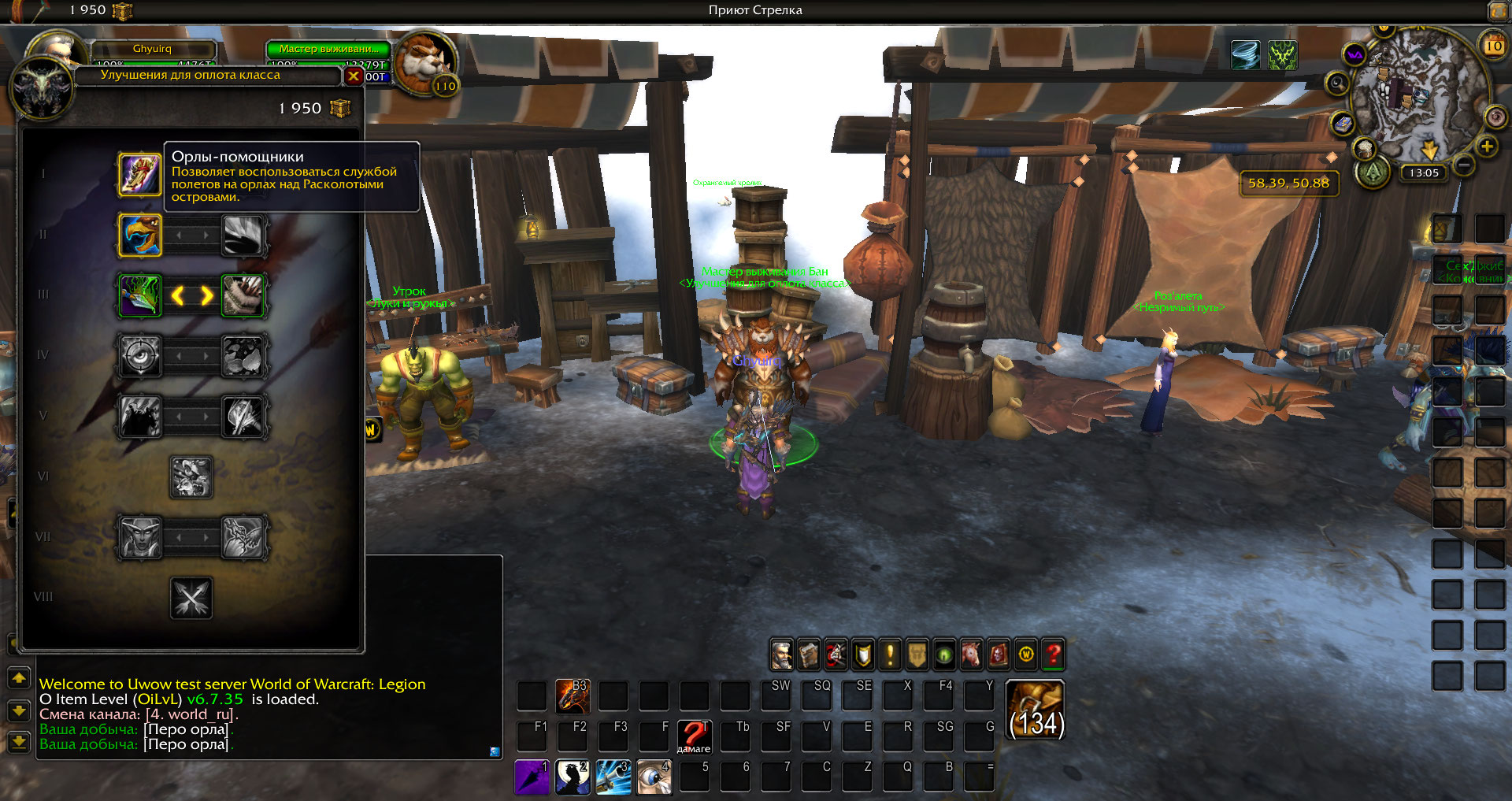Click the minimap clock showing 13:05

coord(1424,173)
